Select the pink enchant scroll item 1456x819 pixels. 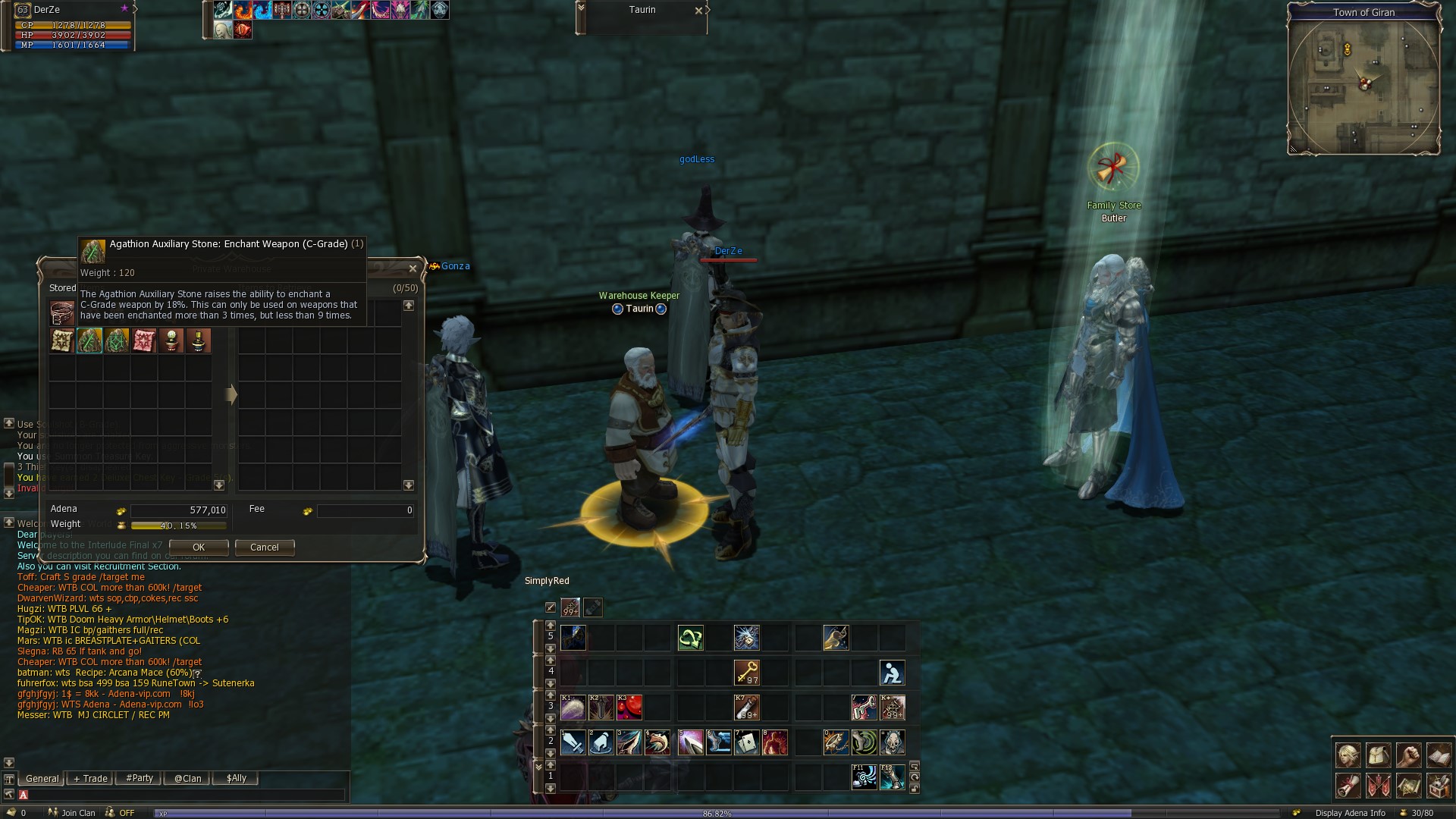point(144,340)
